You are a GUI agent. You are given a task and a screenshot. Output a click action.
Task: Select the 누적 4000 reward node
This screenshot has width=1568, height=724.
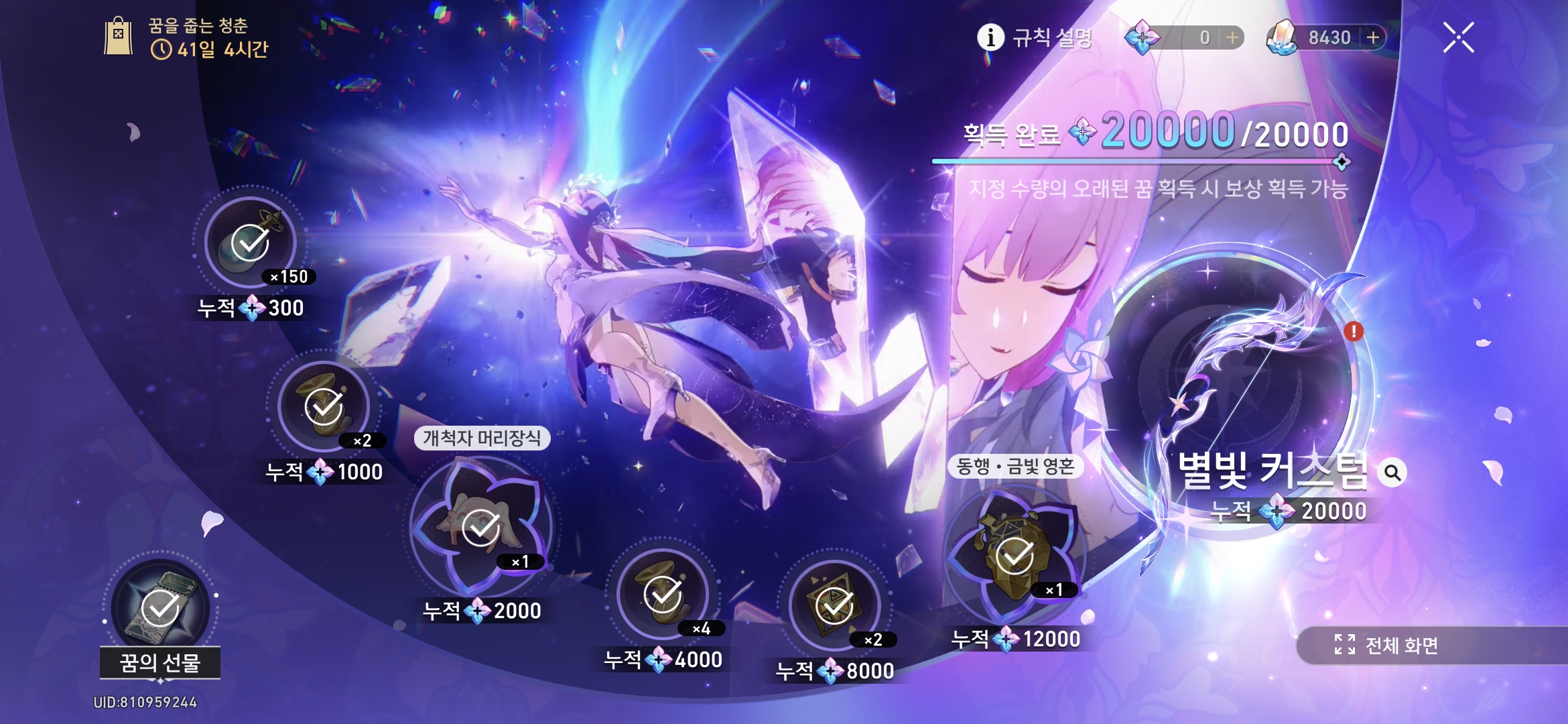click(x=663, y=594)
